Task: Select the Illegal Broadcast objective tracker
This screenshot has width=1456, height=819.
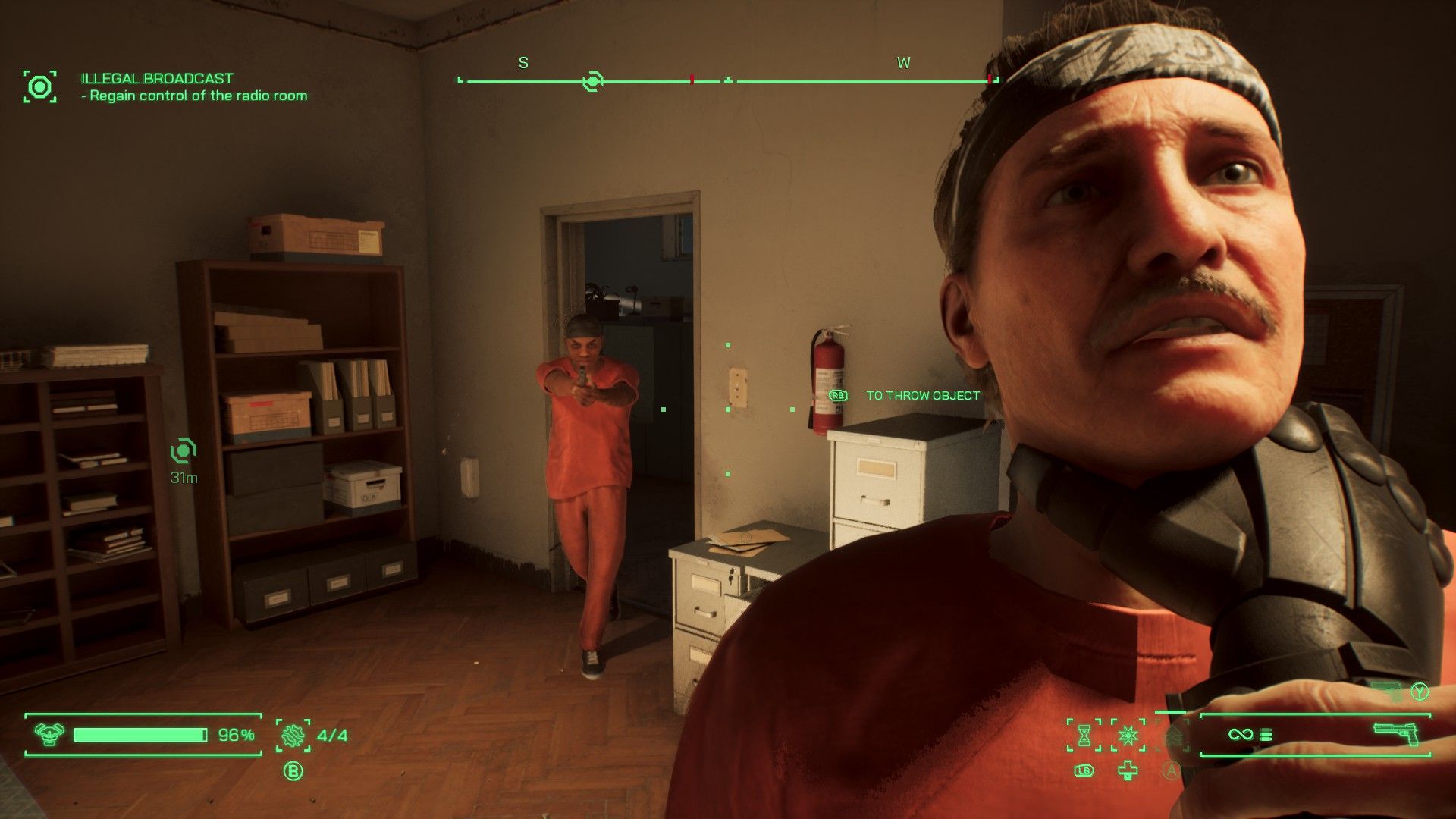Action: 157,78
